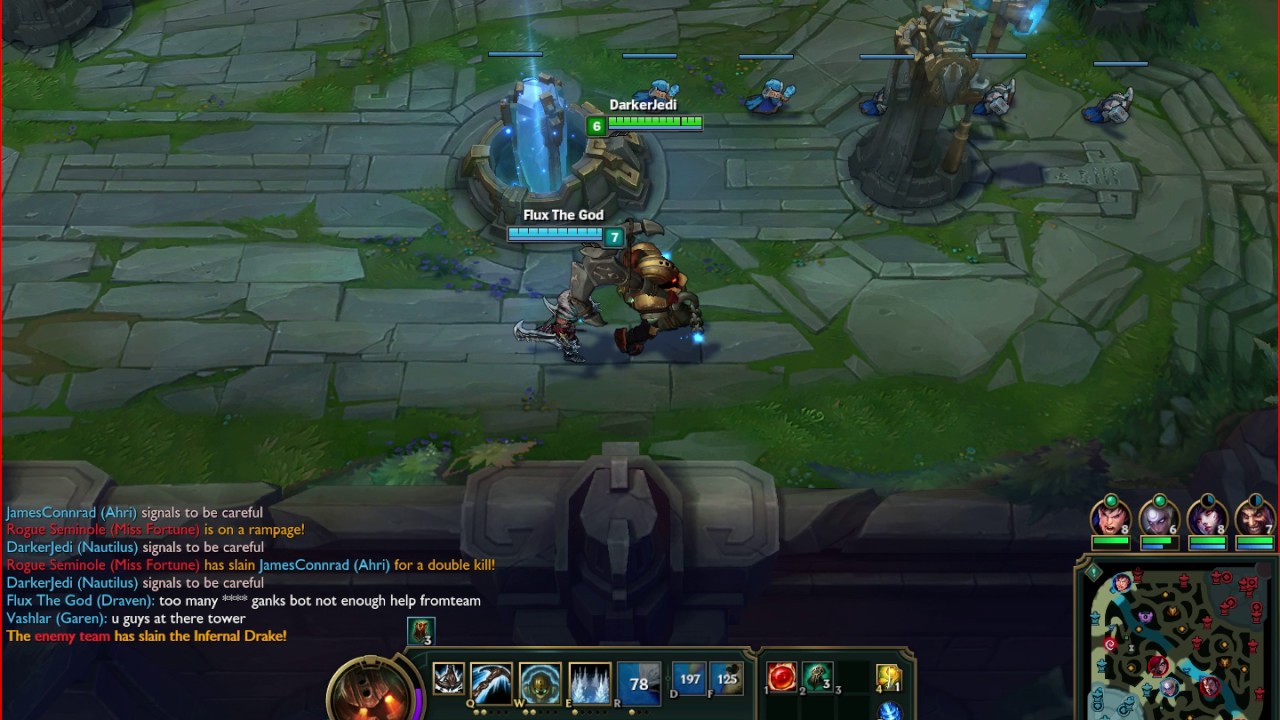This screenshot has width=1280, height=720.
Task: Use the green item in slot 2
Action: (818, 677)
